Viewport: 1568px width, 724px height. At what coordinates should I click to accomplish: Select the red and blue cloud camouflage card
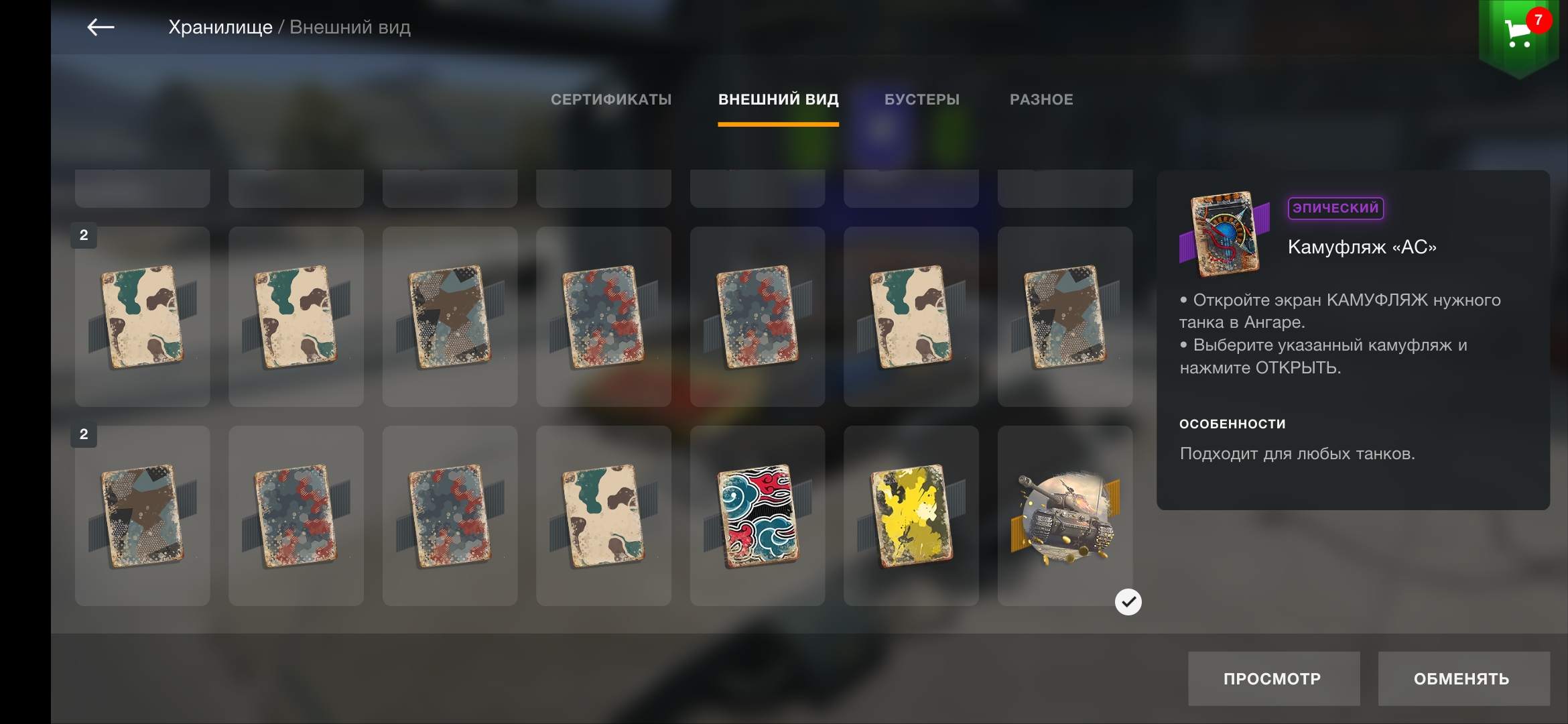757,516
